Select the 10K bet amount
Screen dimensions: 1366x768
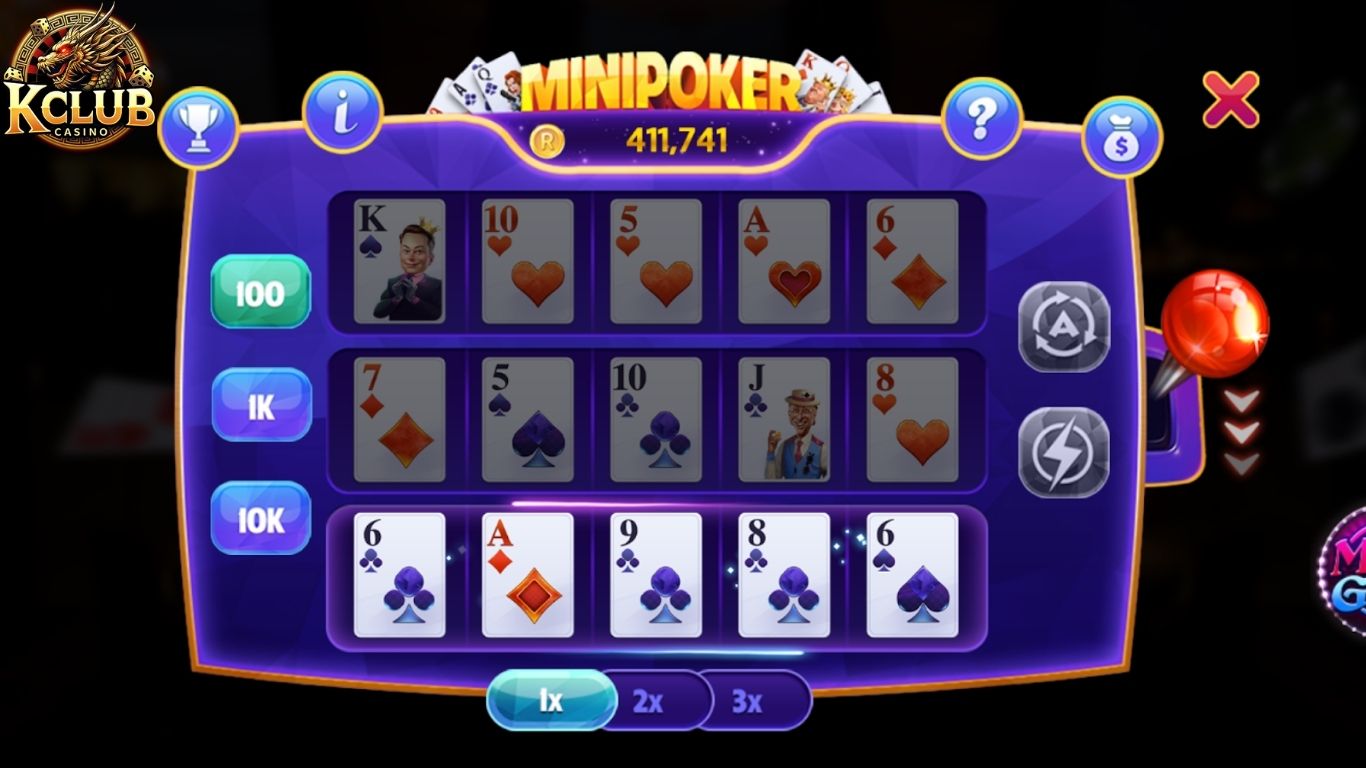click(259, 518)
